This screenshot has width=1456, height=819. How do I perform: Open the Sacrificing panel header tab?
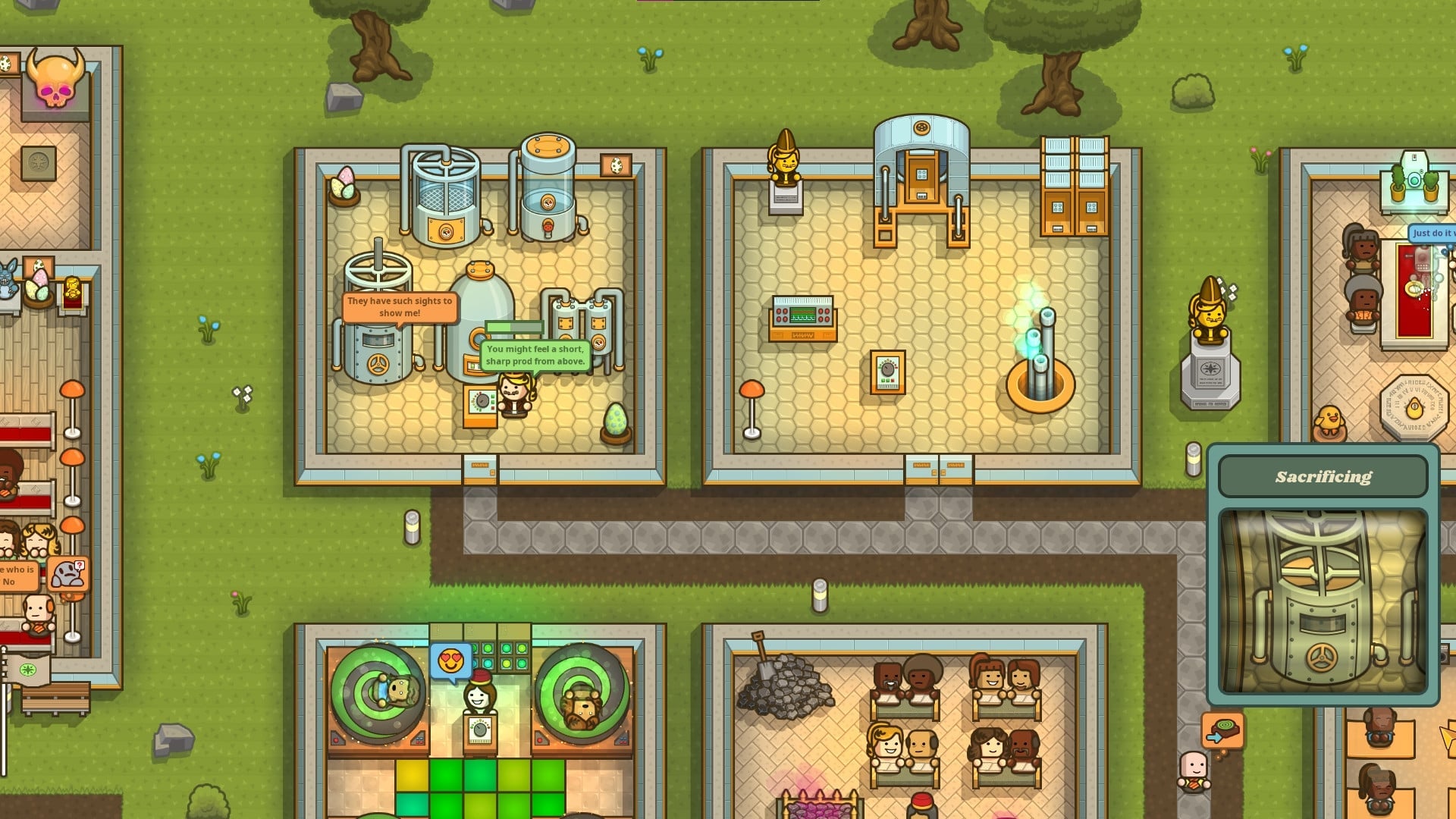tap(1323, 475)
